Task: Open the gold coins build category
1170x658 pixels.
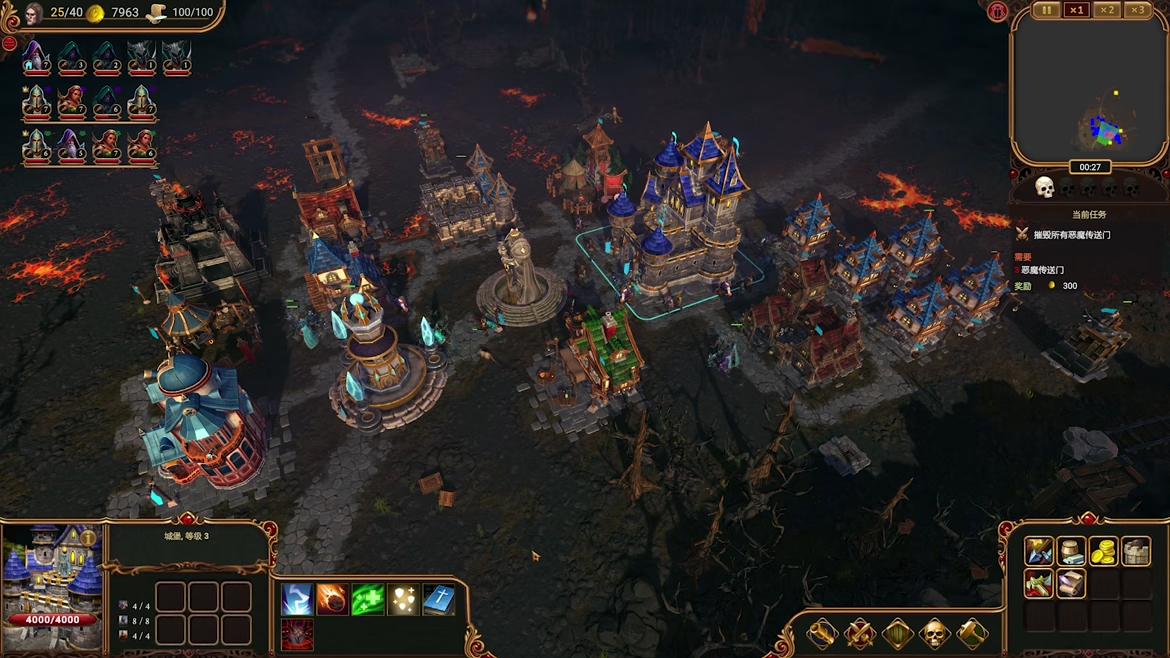Action: pos(1103,551)
